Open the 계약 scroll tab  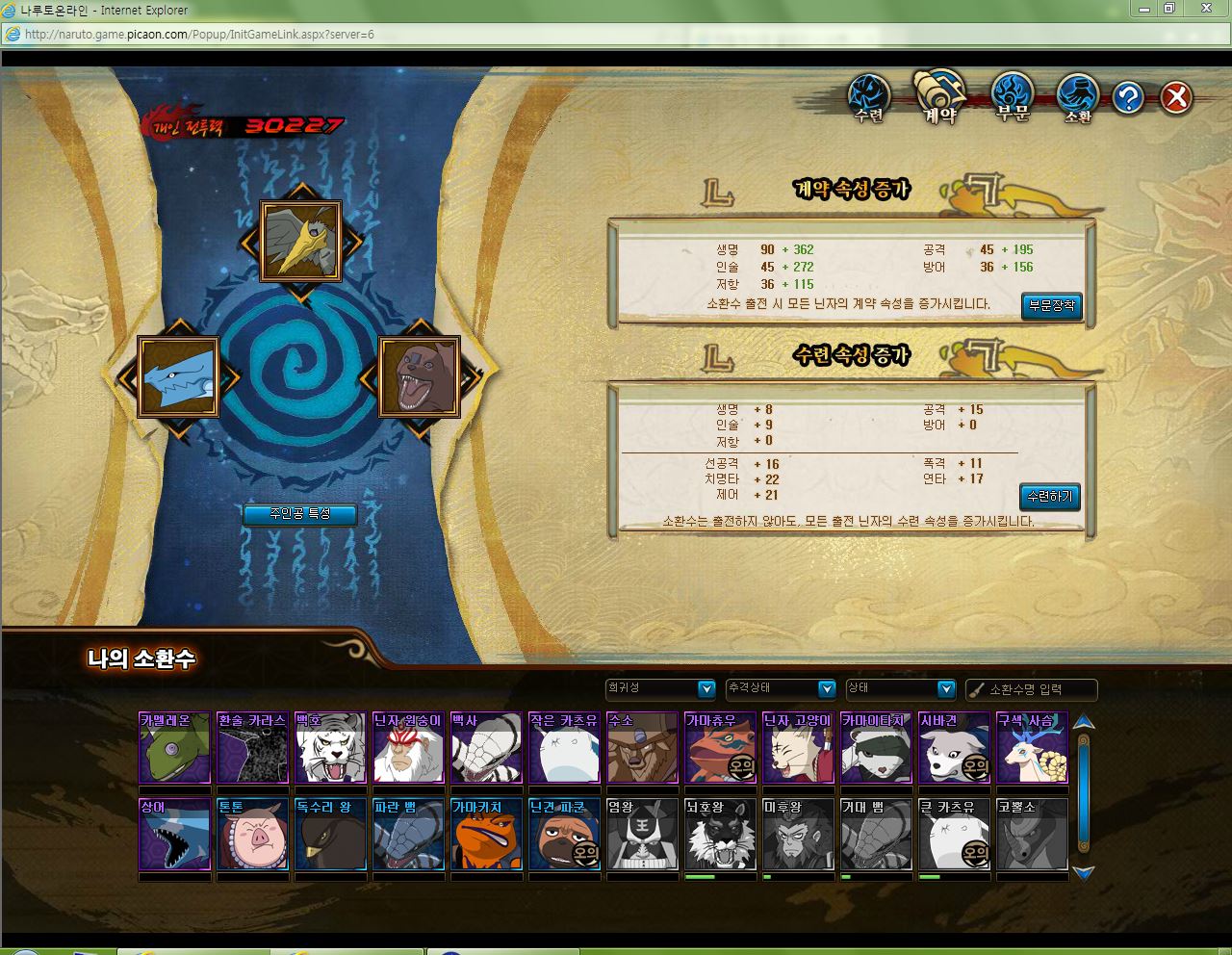pyautogui.click(x=939, y=97)
